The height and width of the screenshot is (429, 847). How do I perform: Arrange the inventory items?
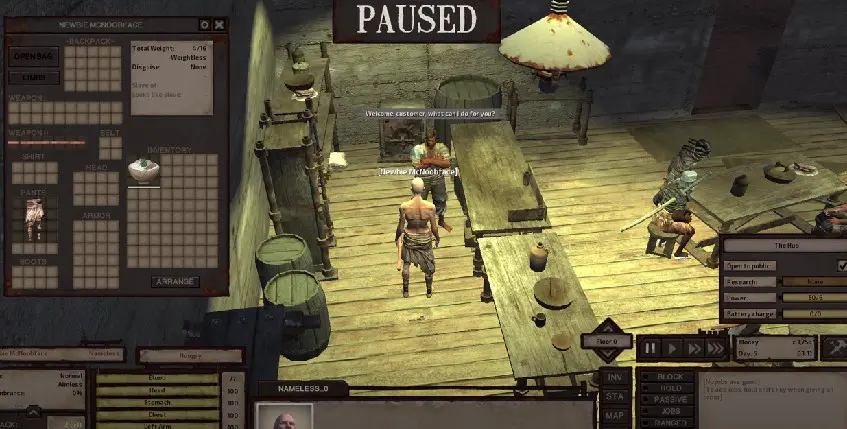pyautogui.click(x=174, y=282)
